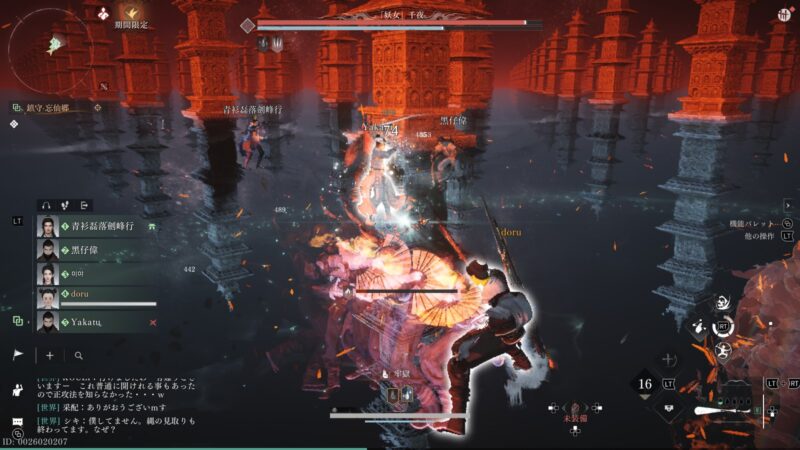Click the flag marker icon
The image size is (800, 450).
(18, 355)
